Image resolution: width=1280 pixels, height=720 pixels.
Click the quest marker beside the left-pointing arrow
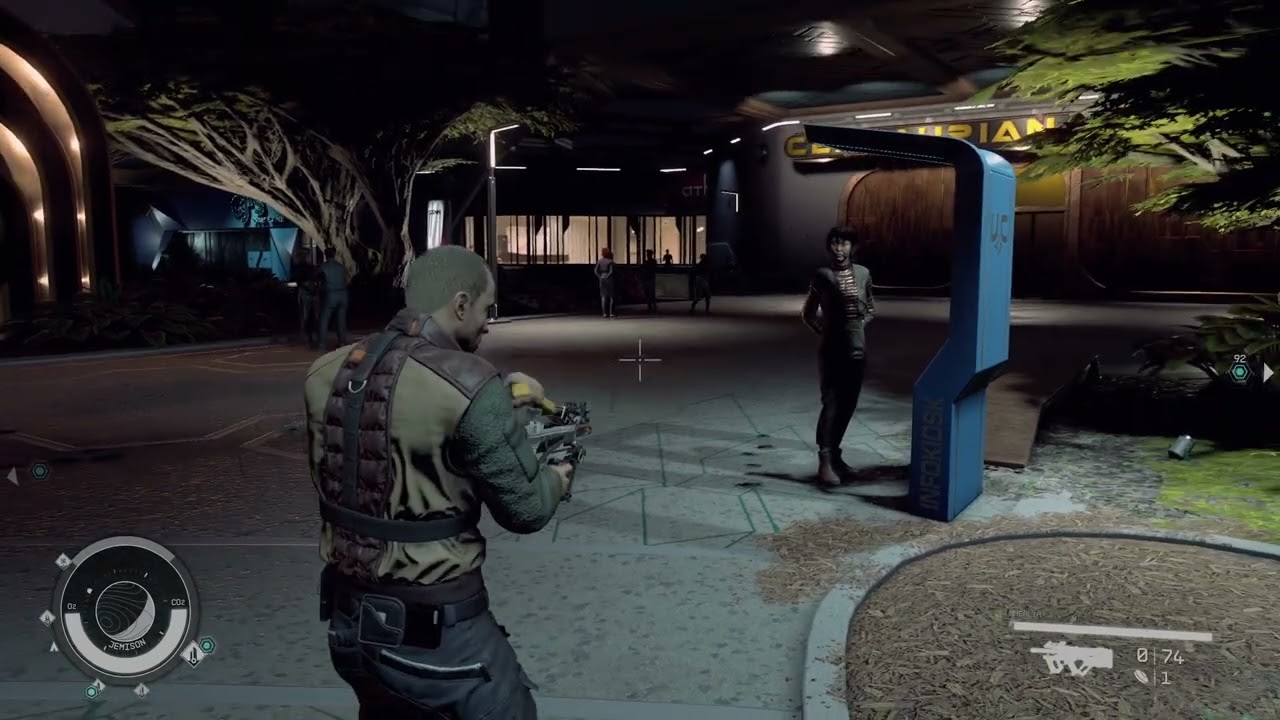(39, 470)
